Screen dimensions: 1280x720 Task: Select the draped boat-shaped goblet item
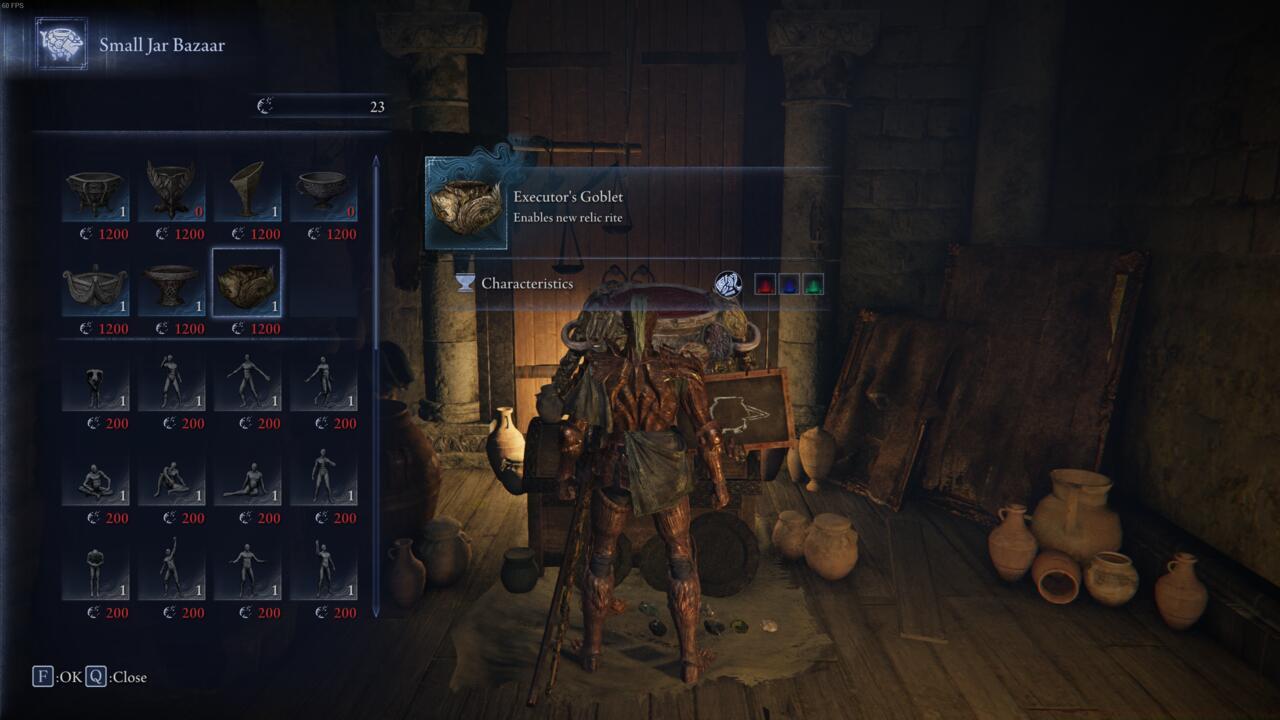click(x=94, y=284)
